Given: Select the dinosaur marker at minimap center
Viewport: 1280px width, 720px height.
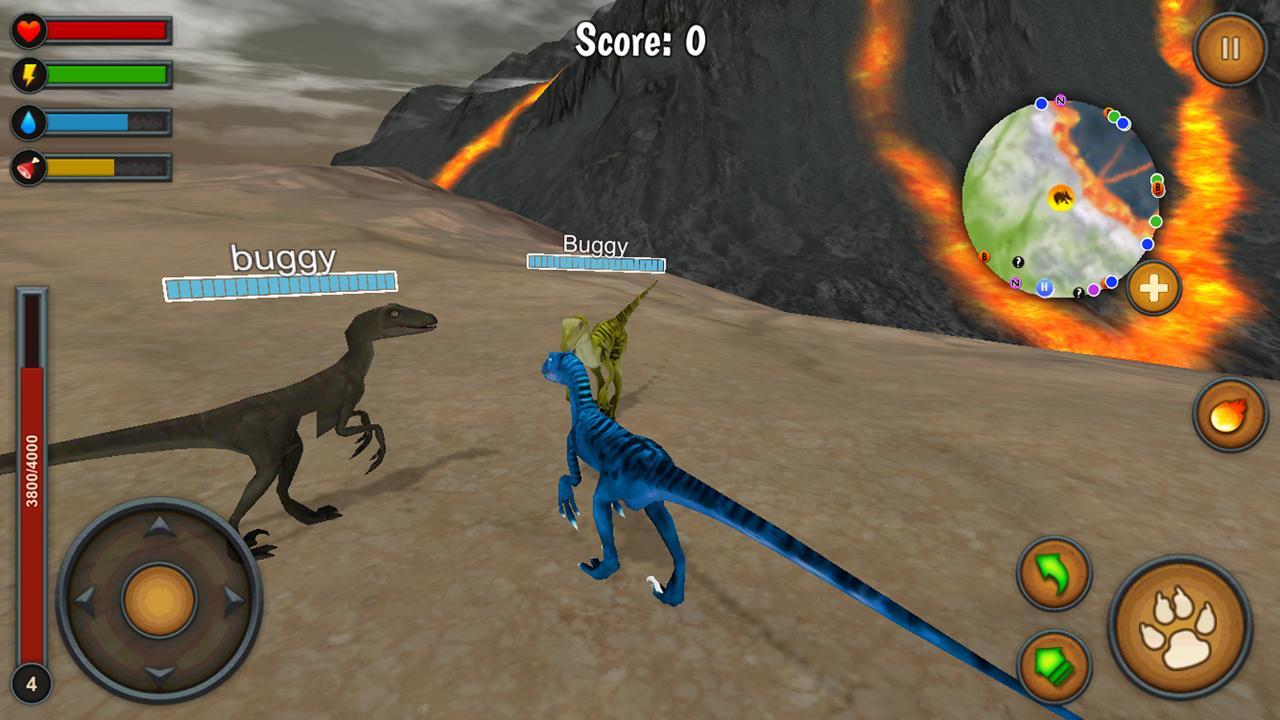Looking at the screenshot, I should (1062, 198).
